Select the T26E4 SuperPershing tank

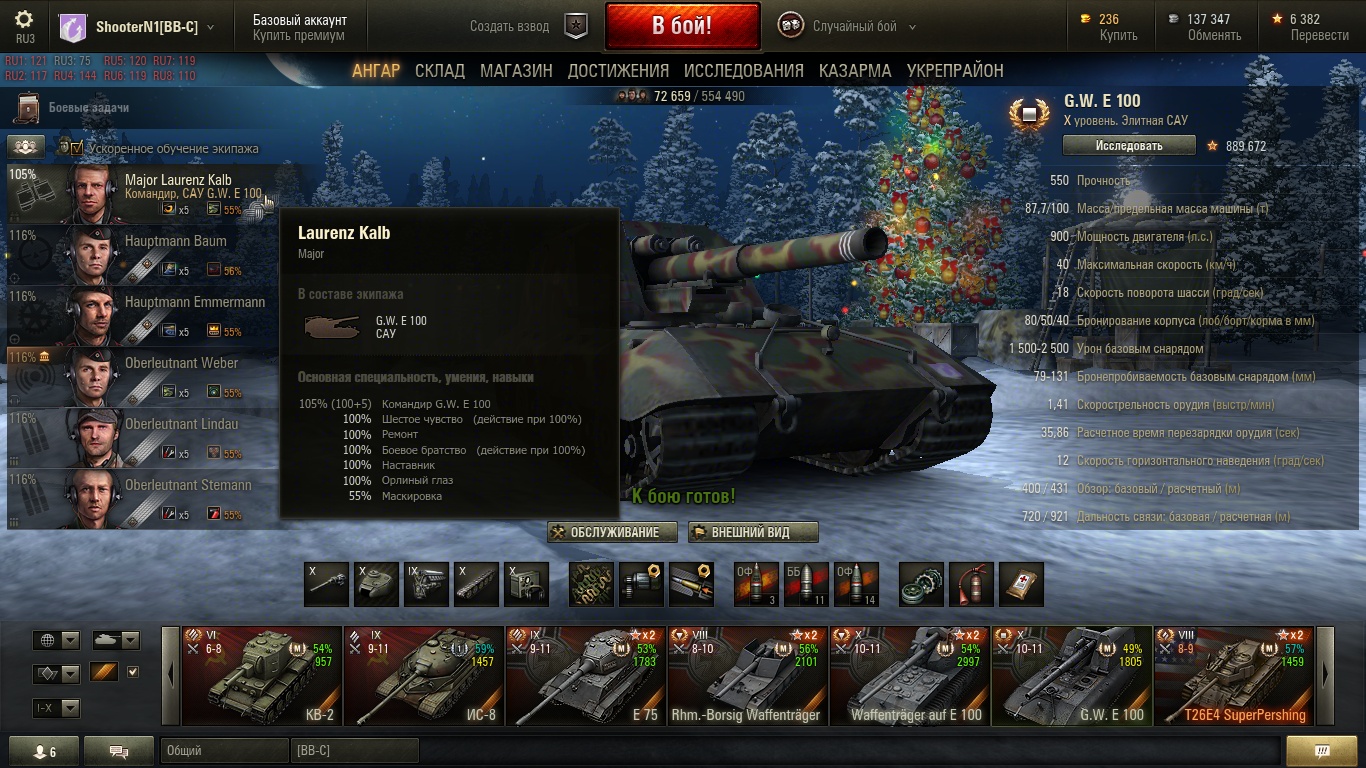[1234, 675]
